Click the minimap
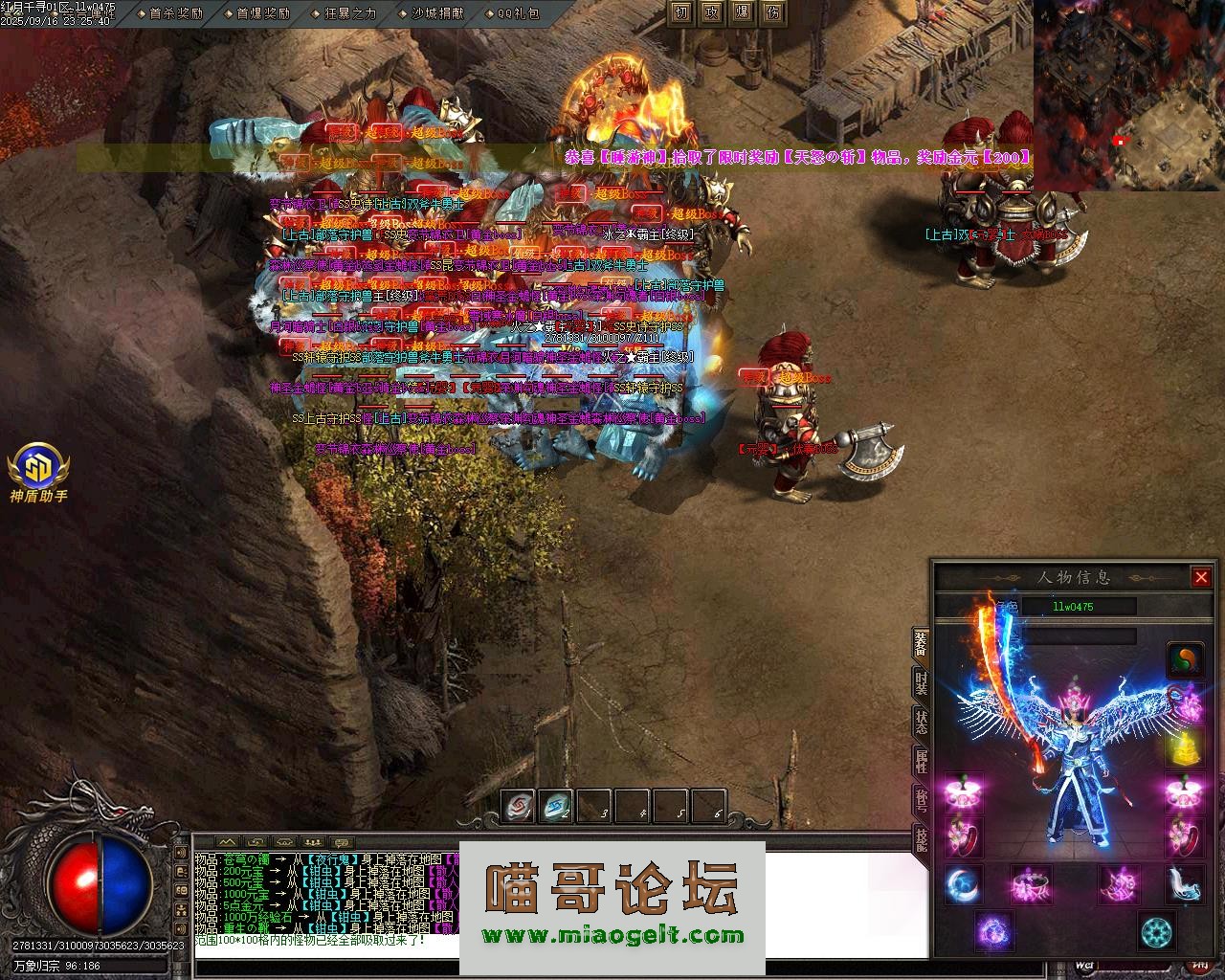 pos(1128,95)
